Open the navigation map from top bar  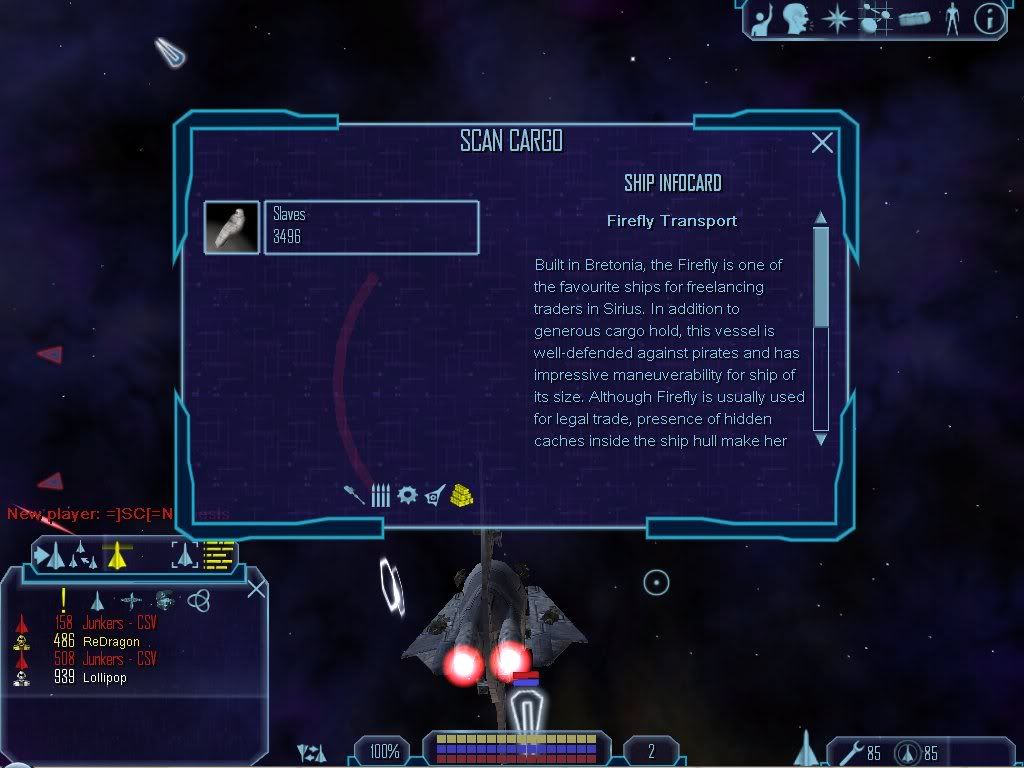[876, 18]
